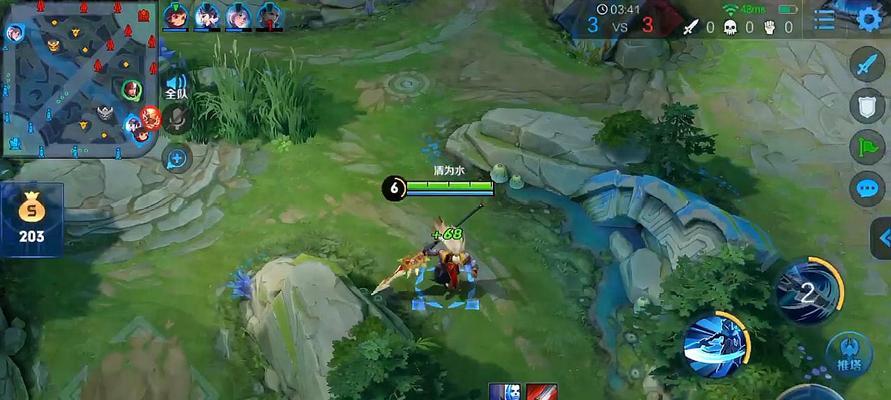This screenshot has height=400, width=891.
Task: Activate the blue dash slash skill
Action: click(x=715, y=344)
